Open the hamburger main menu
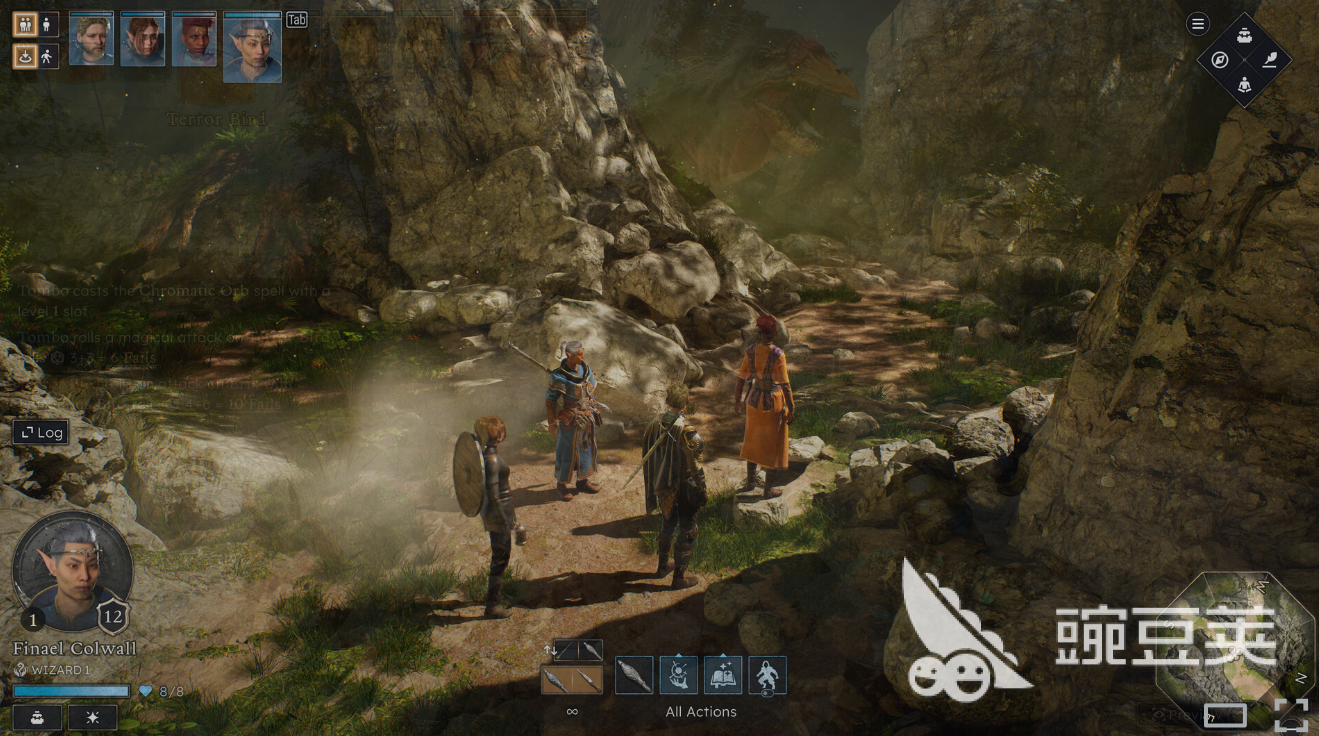The height and width of the screenshot is (736, 1319). pos(1197,24)
